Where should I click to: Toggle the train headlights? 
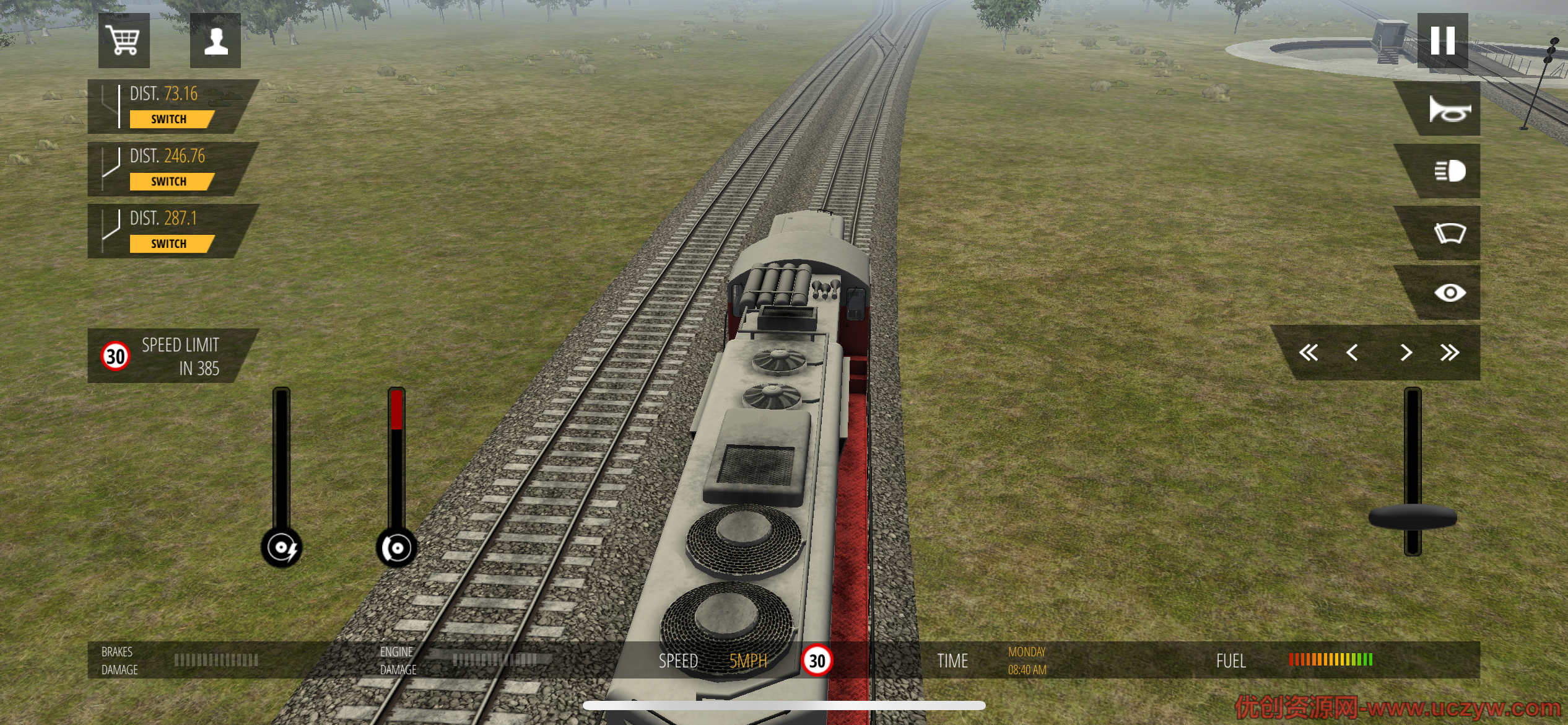click(1449, 171)
